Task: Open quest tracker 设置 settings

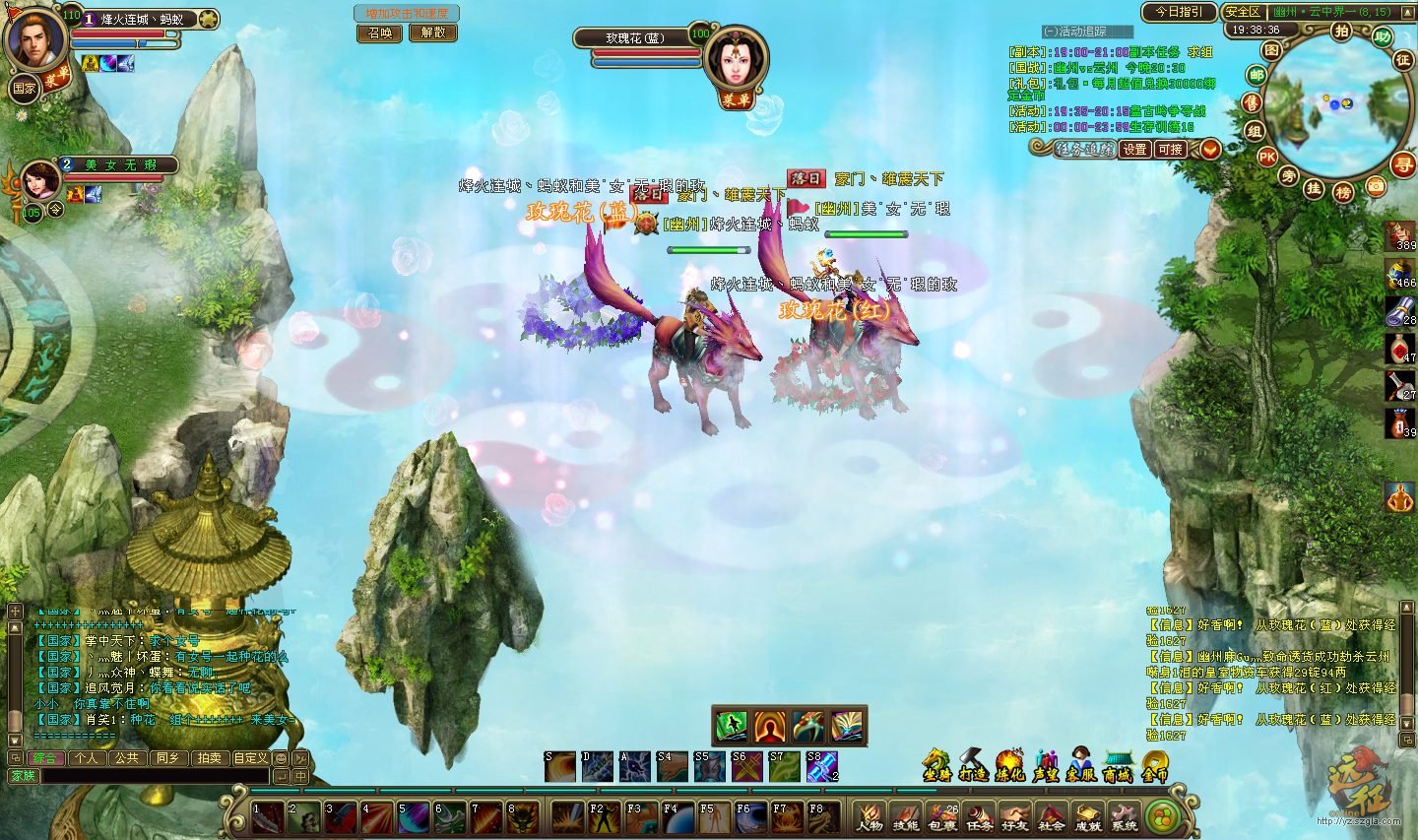Action: pyautogui.click(x=1136, y=149)
